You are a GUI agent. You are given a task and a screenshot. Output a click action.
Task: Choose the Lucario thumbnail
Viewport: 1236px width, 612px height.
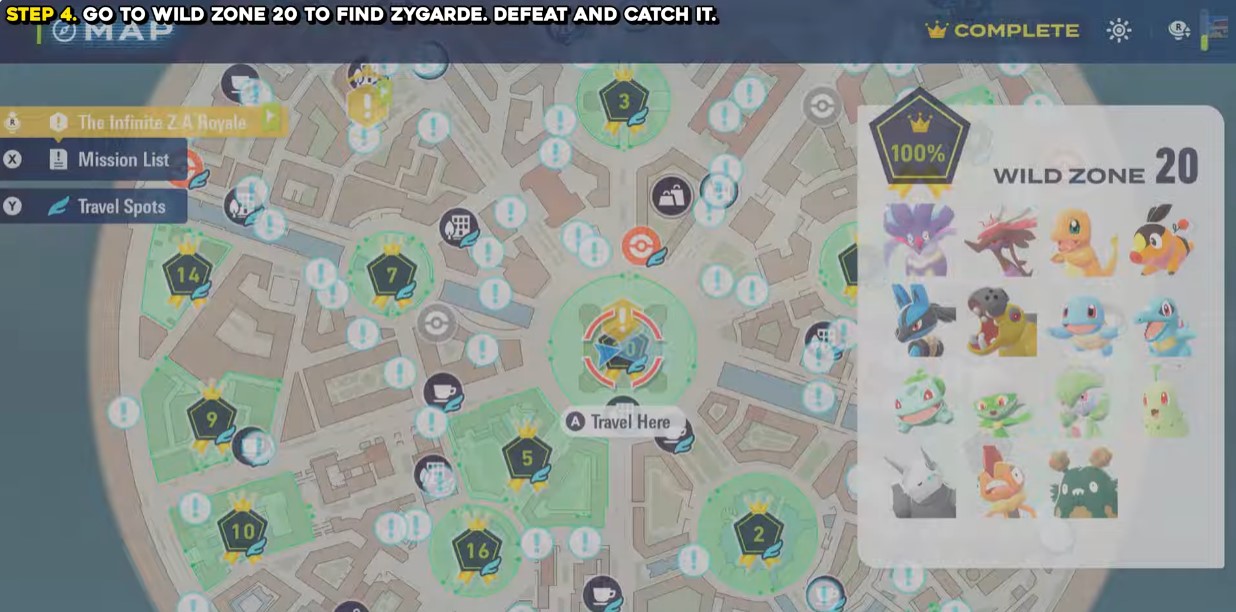point(921,321)
